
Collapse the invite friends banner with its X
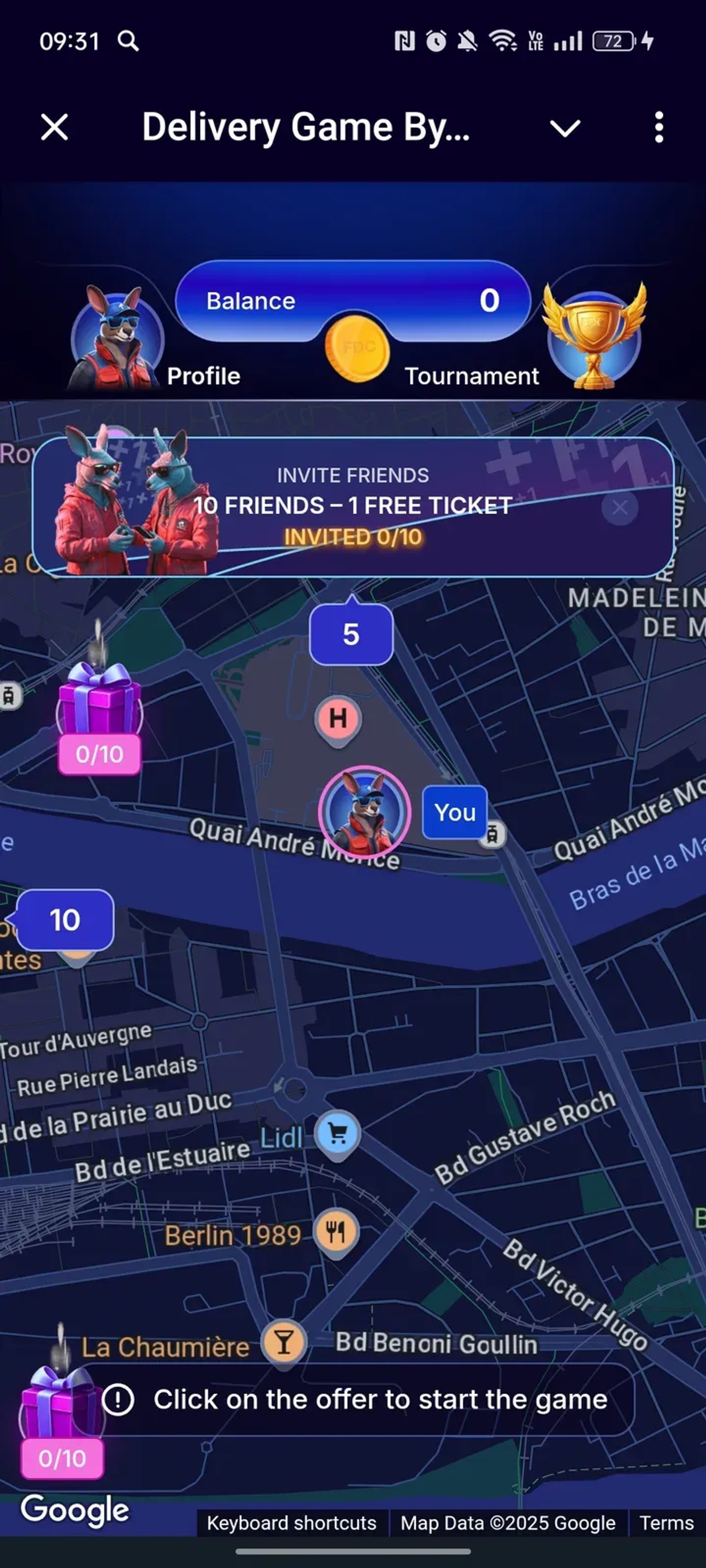click(x=620, y=507)
